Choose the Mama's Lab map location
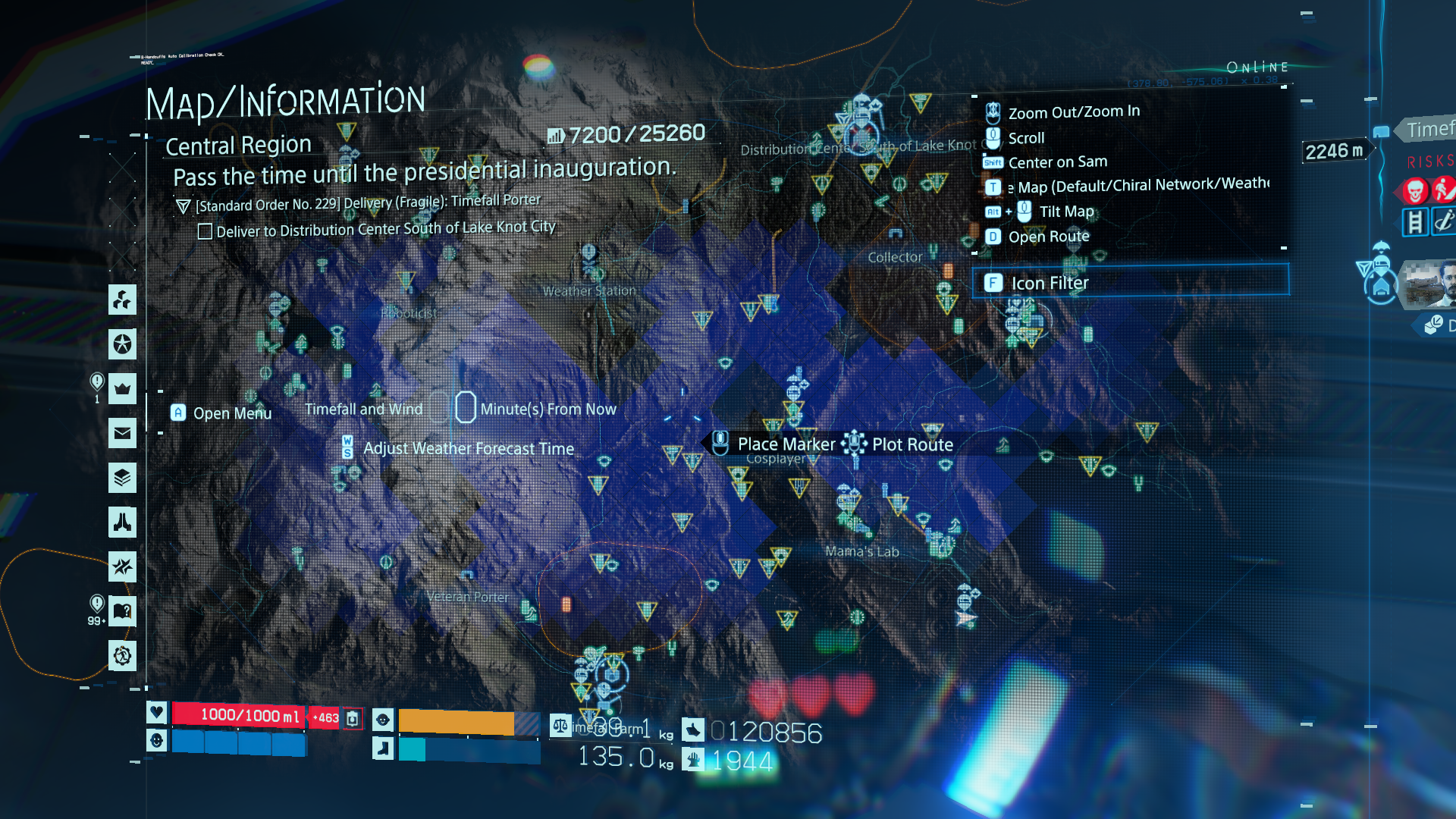The image size is (1456, 819). click(861, 551)
